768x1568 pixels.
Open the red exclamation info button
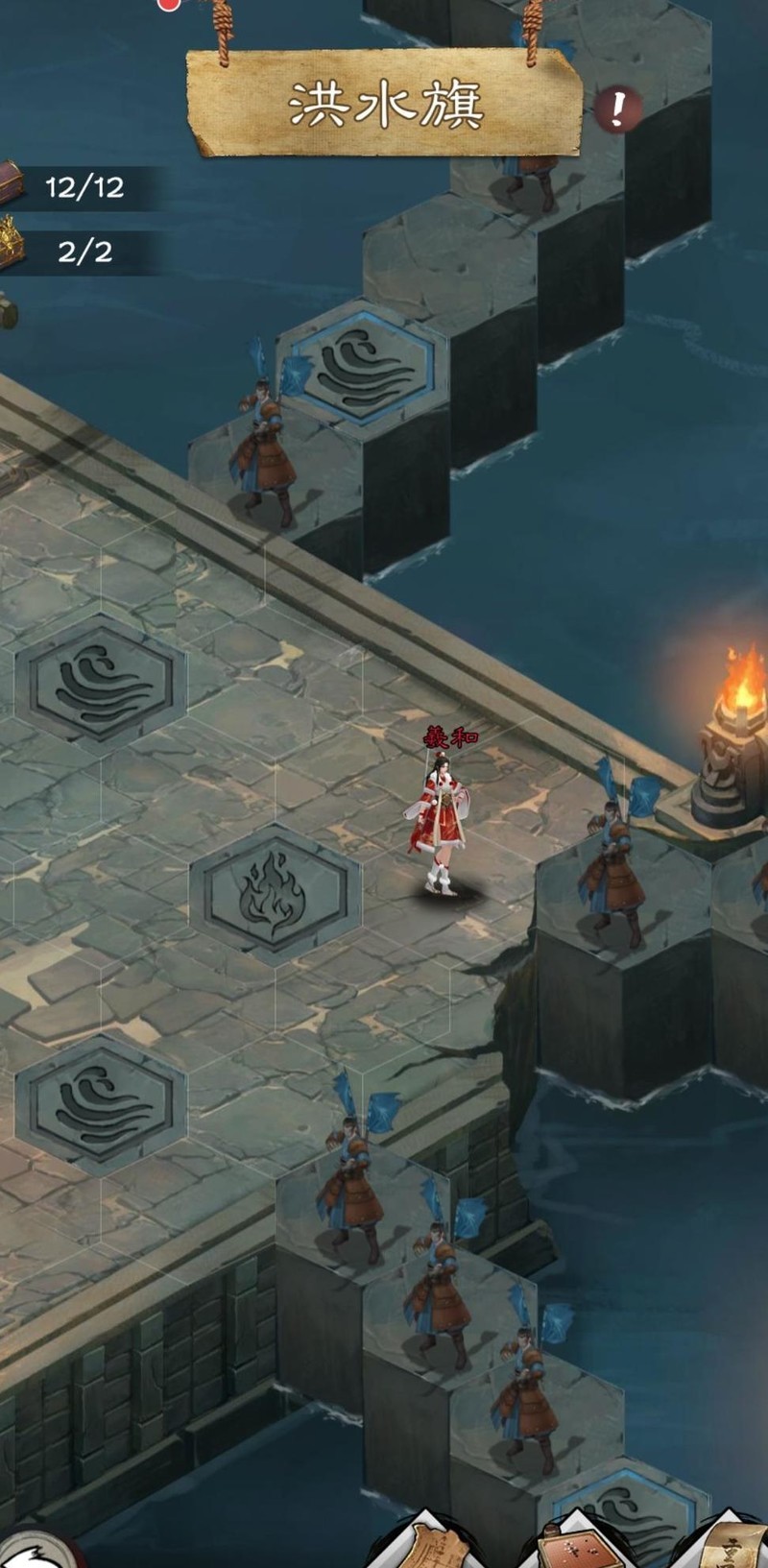click(616, 111)
